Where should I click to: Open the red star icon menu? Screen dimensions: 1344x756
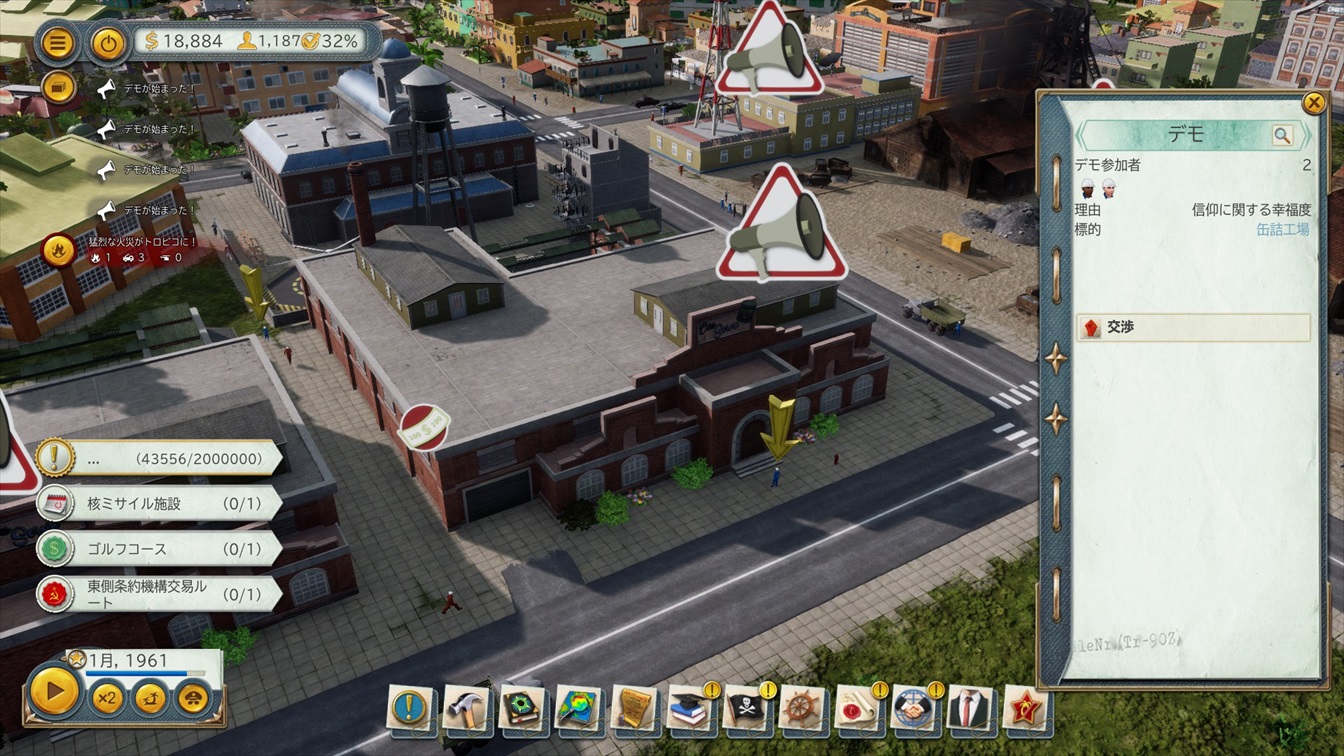coord(1024,707)
